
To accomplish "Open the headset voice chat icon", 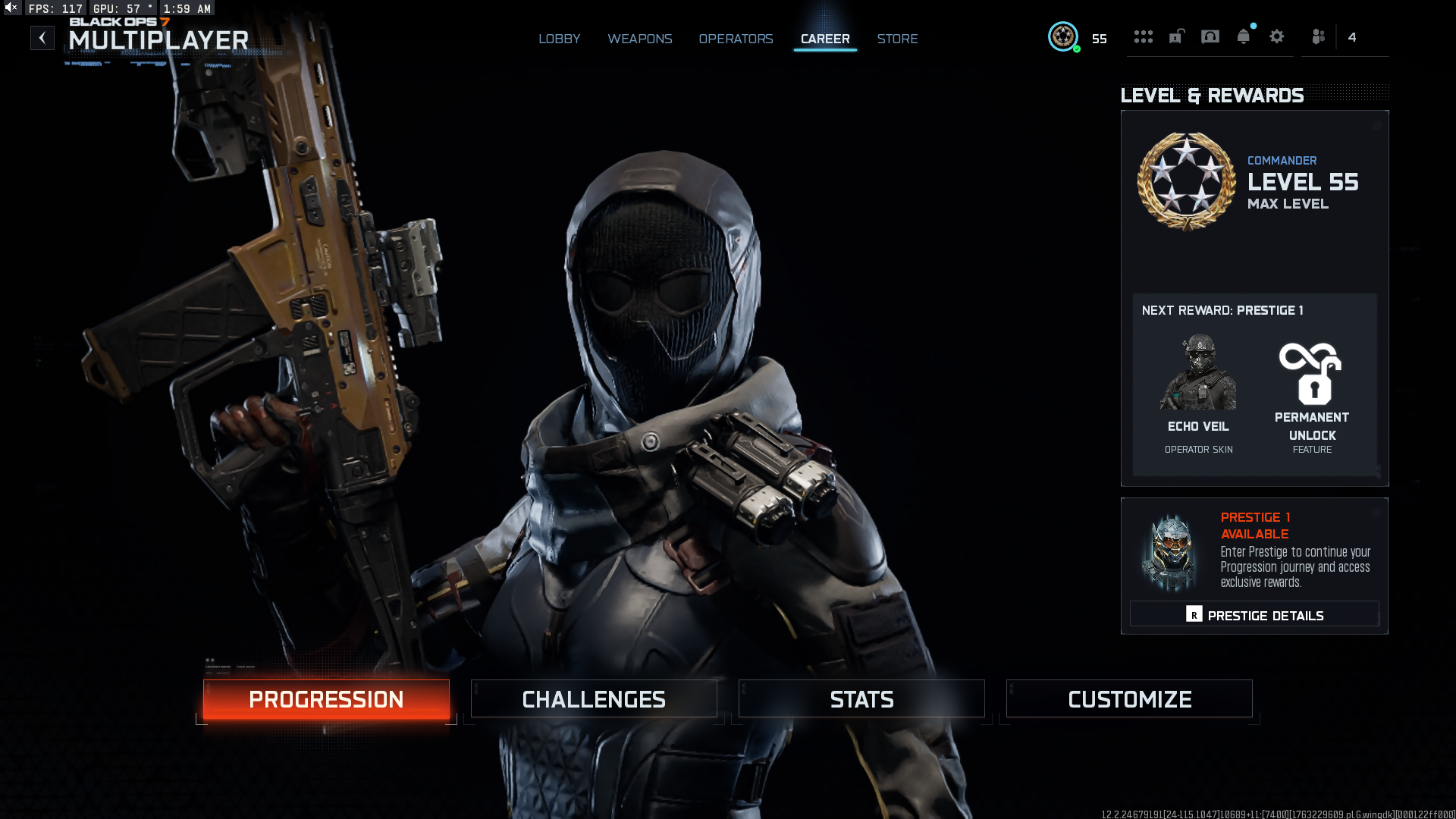I will tap(1210, 36).
